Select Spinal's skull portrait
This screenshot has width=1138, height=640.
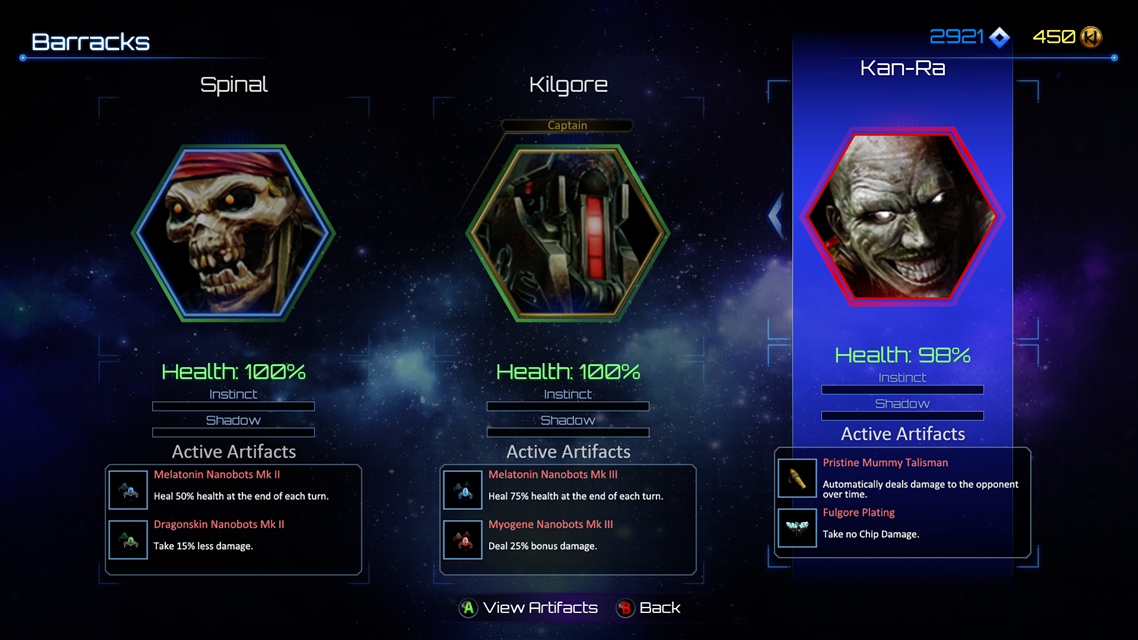pyautogui.click(x=233, y=233)
